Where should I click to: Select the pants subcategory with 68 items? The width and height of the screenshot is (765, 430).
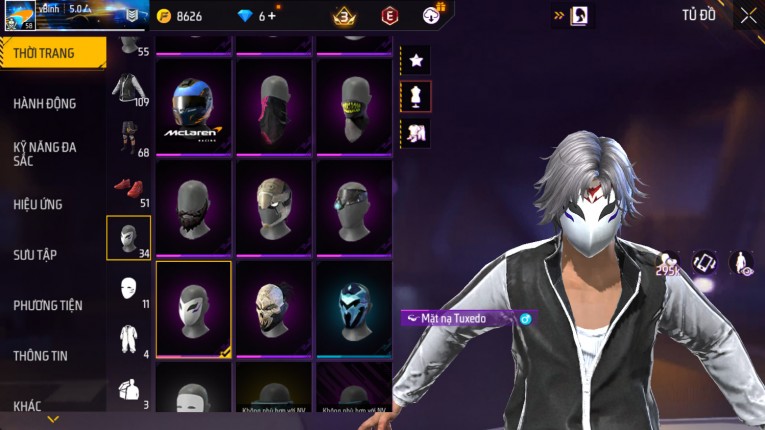coord(128,138)
